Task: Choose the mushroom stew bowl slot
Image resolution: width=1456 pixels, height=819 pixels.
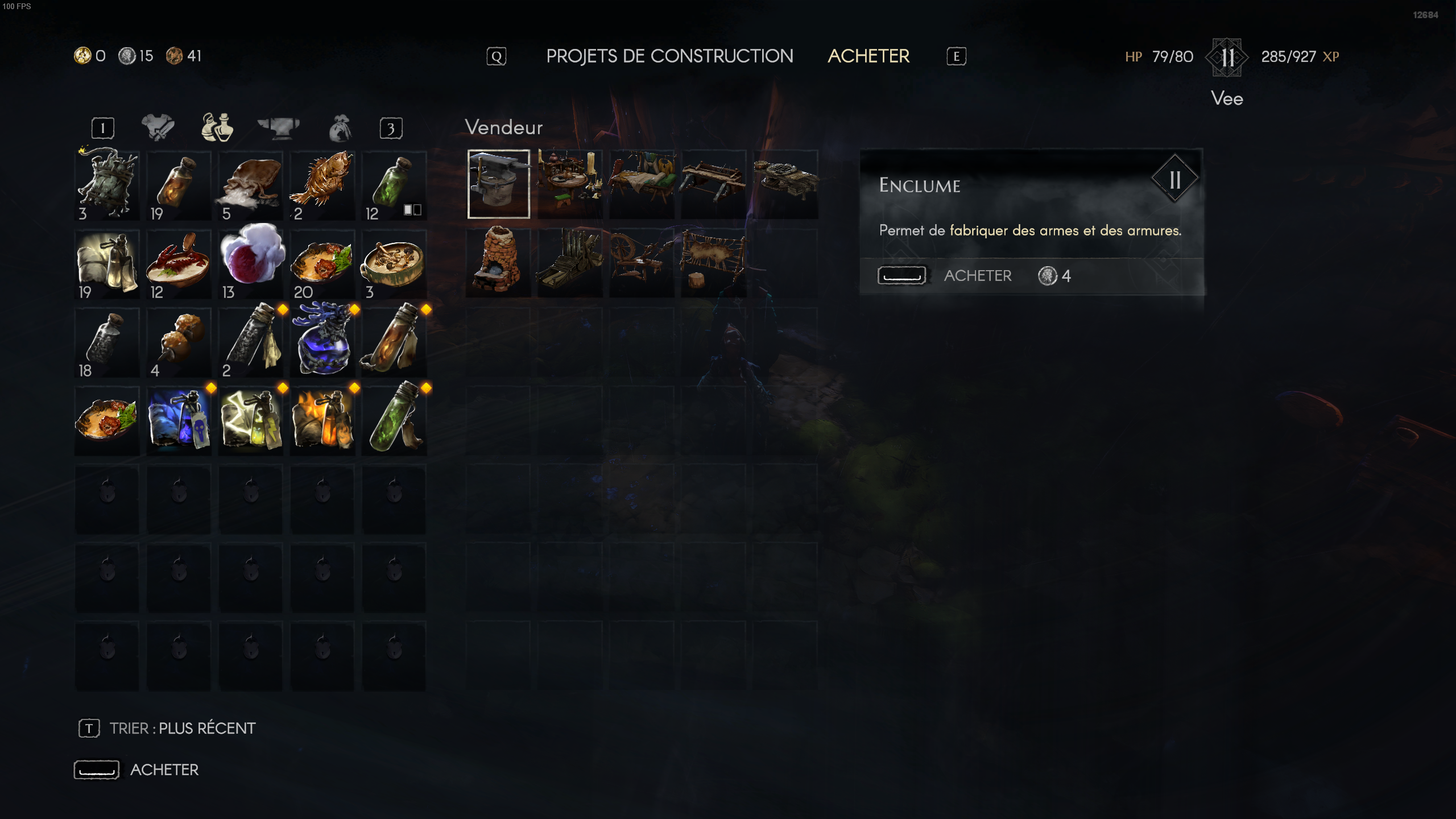Action: tap(394, 263)
